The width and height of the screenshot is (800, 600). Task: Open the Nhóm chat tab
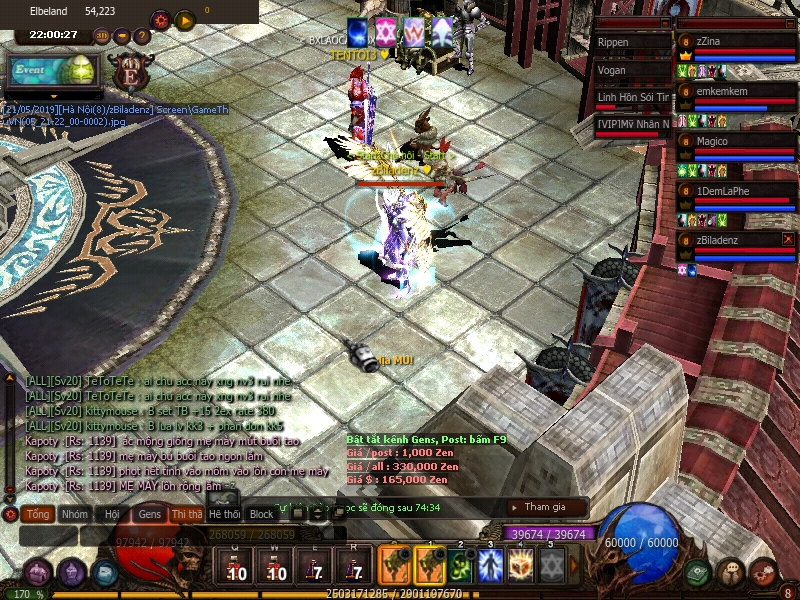[x=74, y=514]
